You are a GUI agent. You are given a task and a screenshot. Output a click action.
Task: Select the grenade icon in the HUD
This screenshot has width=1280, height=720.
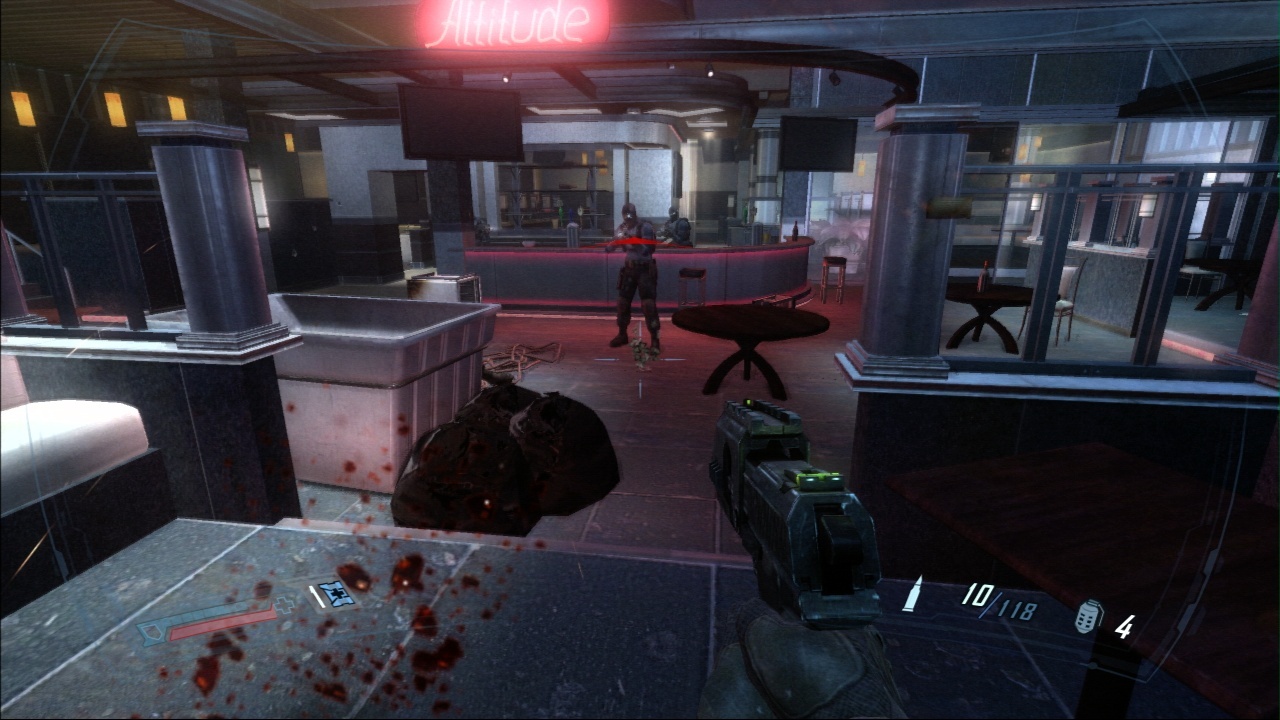(x=1088, y=618)
